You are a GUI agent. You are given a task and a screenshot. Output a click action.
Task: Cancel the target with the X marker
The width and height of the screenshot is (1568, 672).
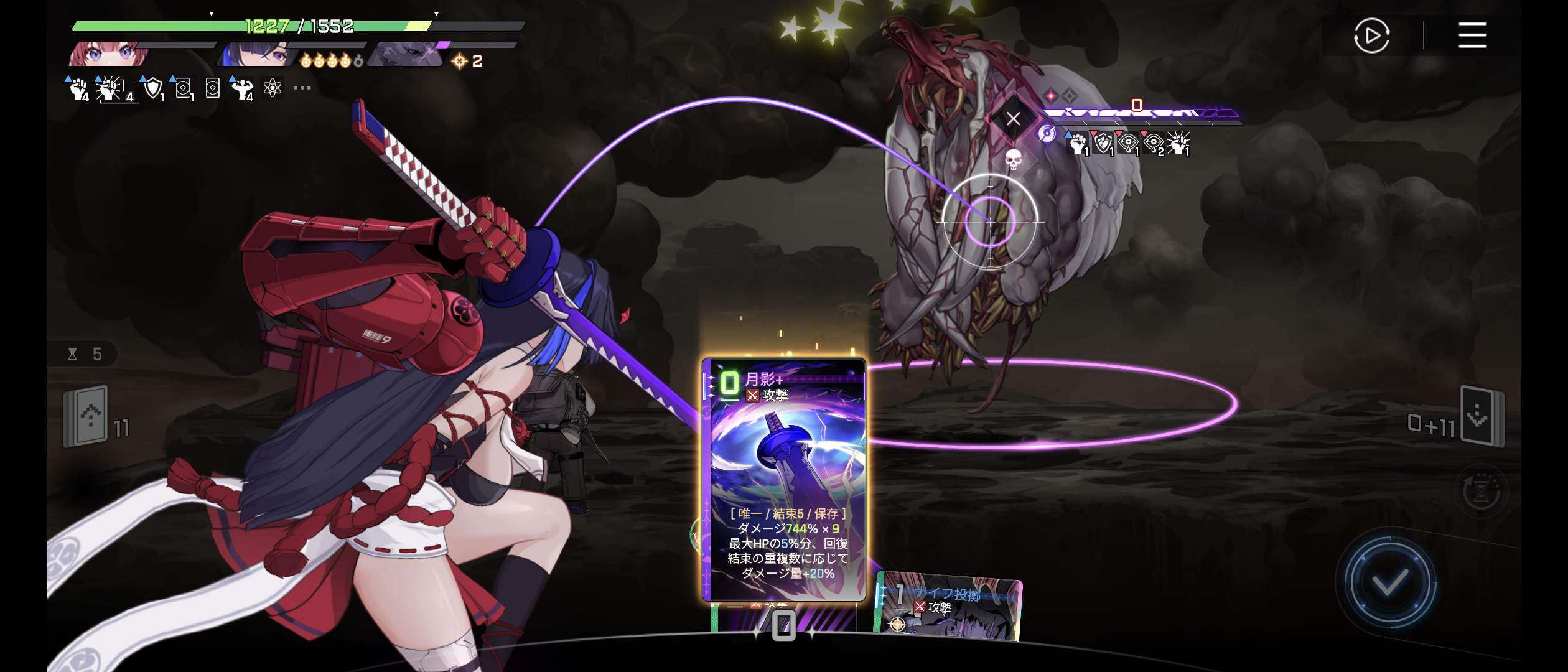coord(1013,118)
